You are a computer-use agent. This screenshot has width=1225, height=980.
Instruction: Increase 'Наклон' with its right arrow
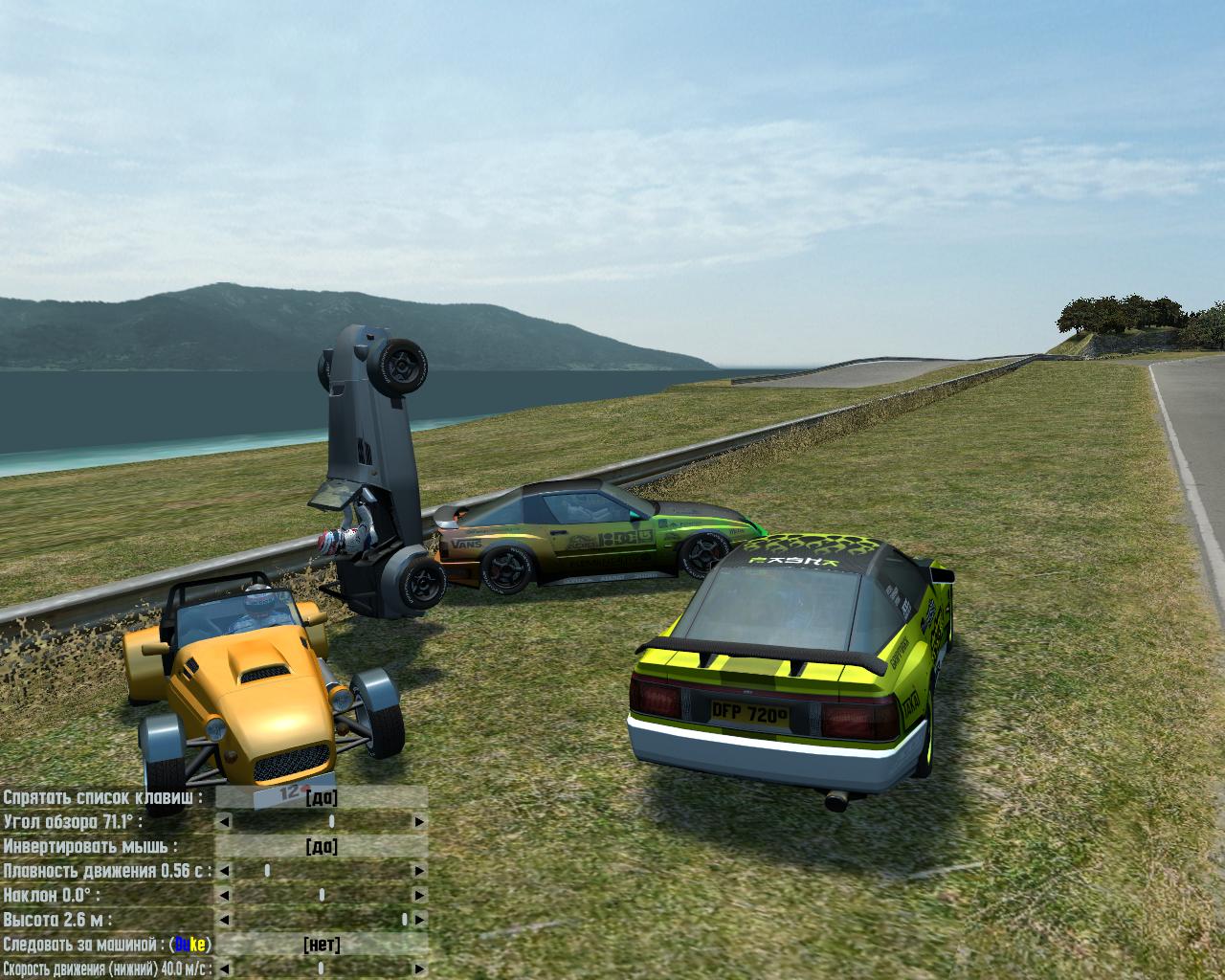[x=419, y=896]
